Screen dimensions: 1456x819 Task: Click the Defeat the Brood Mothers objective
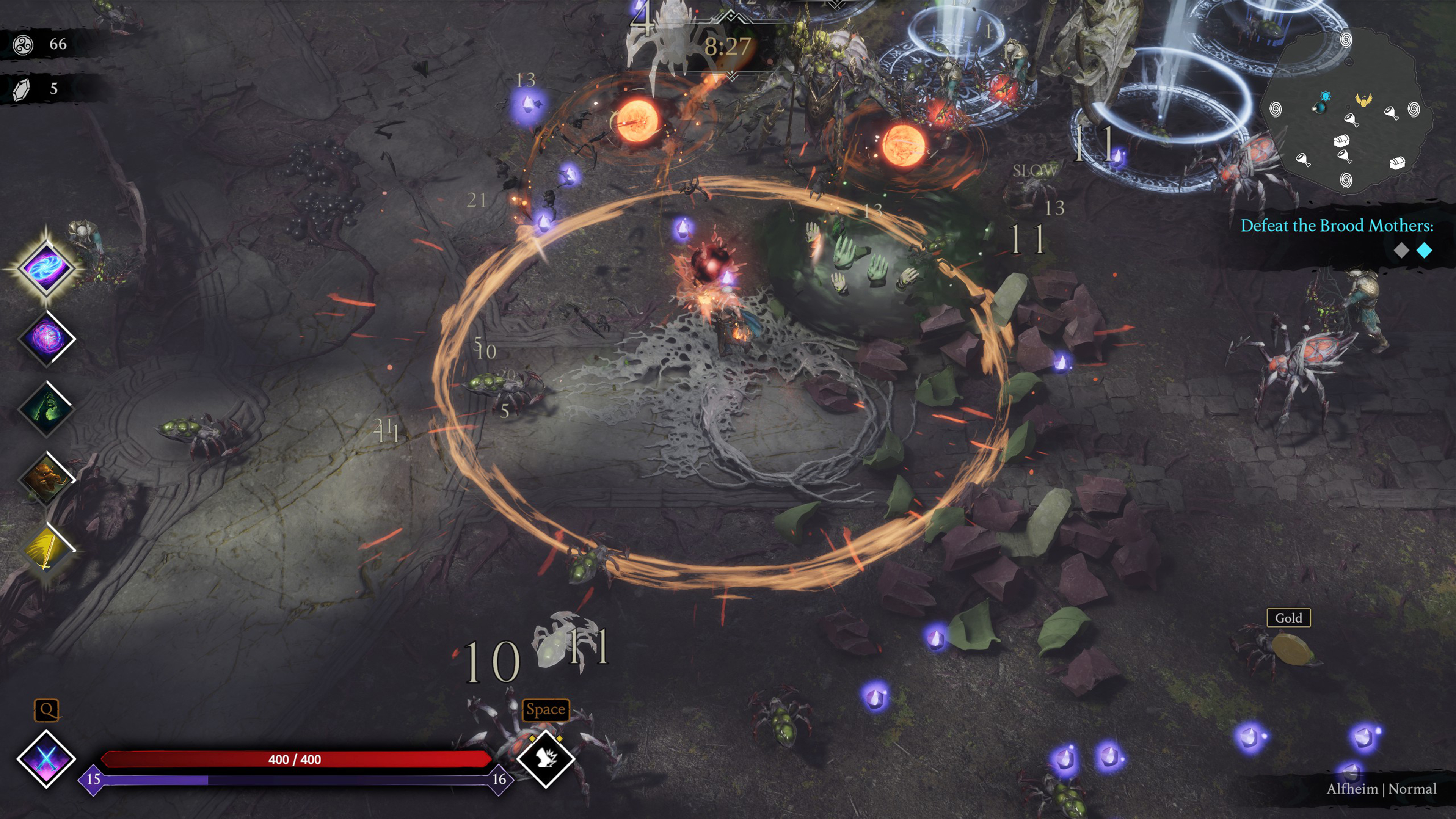1336,226
